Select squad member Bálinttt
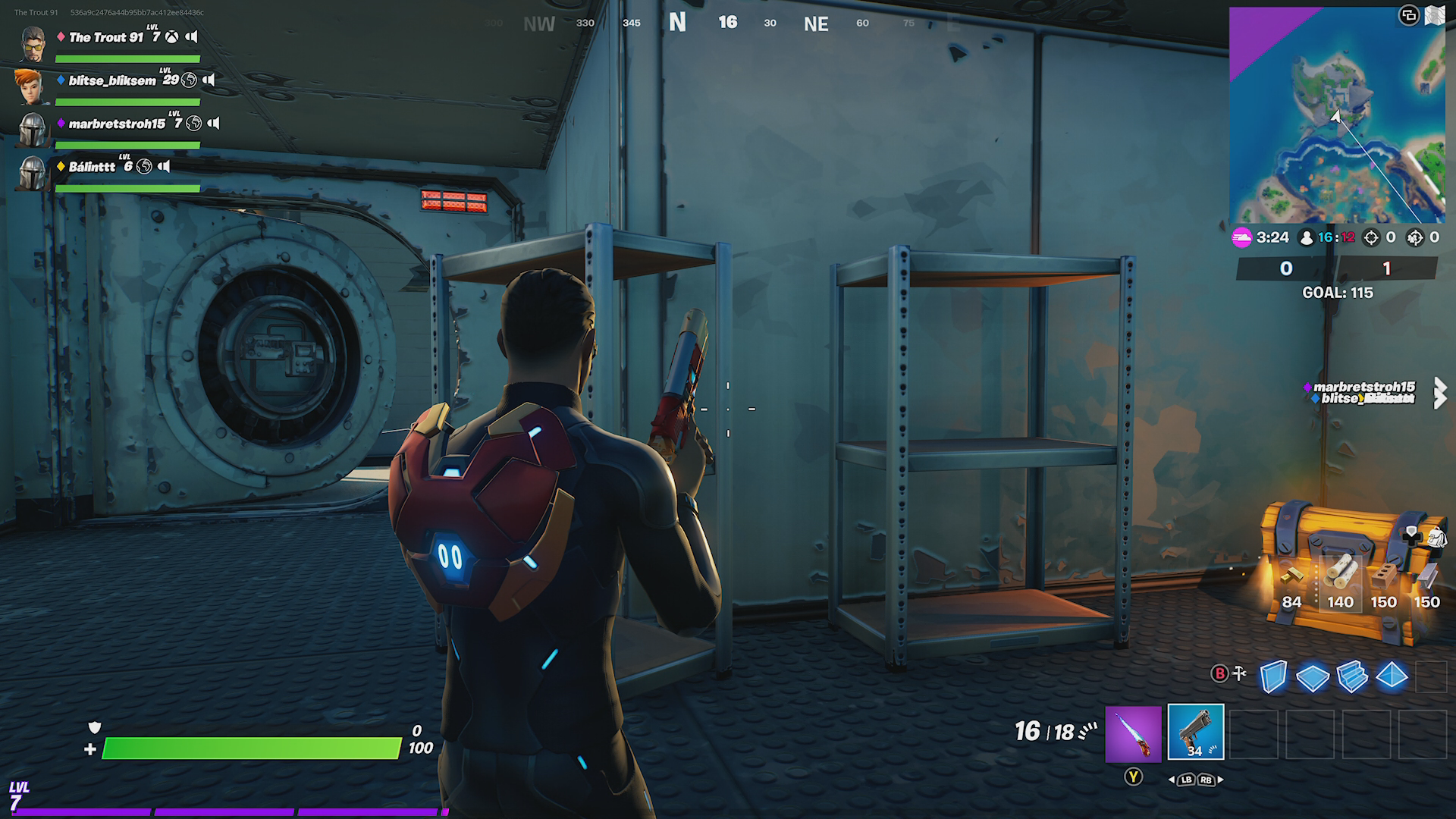This screenshot has height=819, width=1456. pyautogui.click(x=92, y=167)
